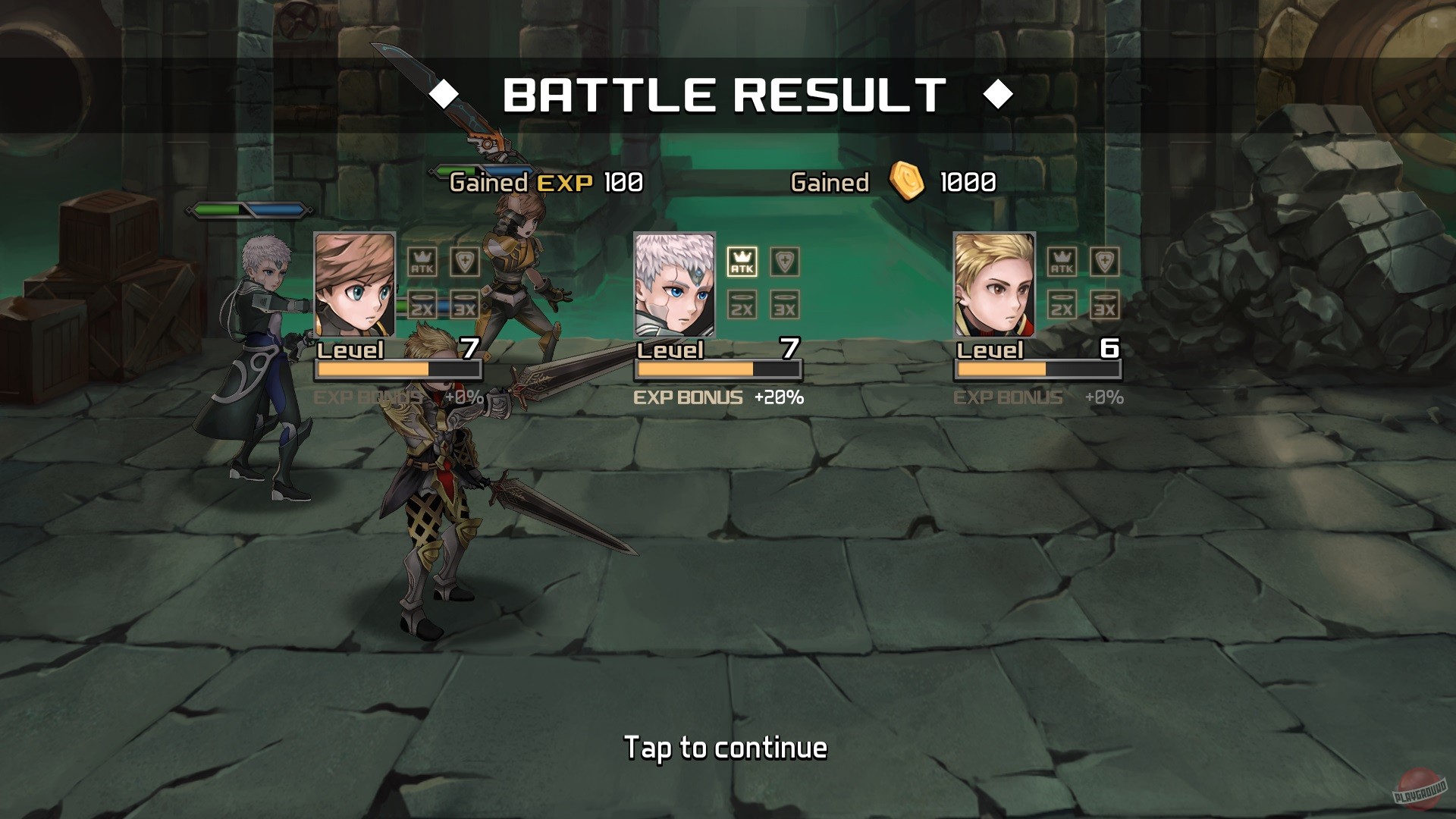1456x819 pixels.
Task: Click the level 6 character's experience progress bar
Action: [x=1037, y=369]
